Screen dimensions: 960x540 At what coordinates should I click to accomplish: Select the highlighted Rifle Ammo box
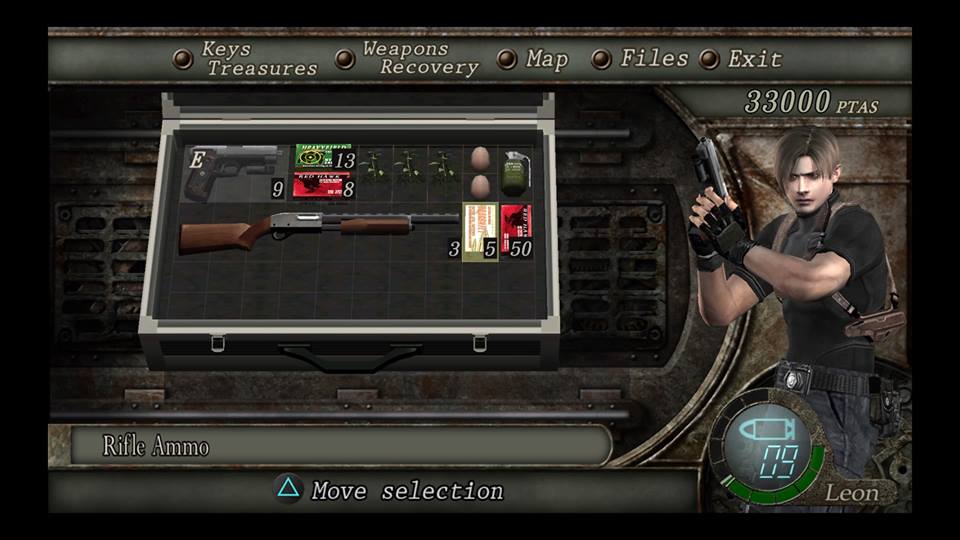tap(479, 232)
